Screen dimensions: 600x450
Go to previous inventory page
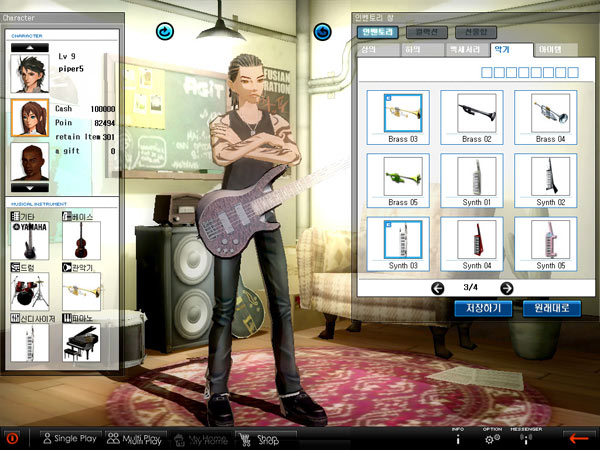coord(437,288)
